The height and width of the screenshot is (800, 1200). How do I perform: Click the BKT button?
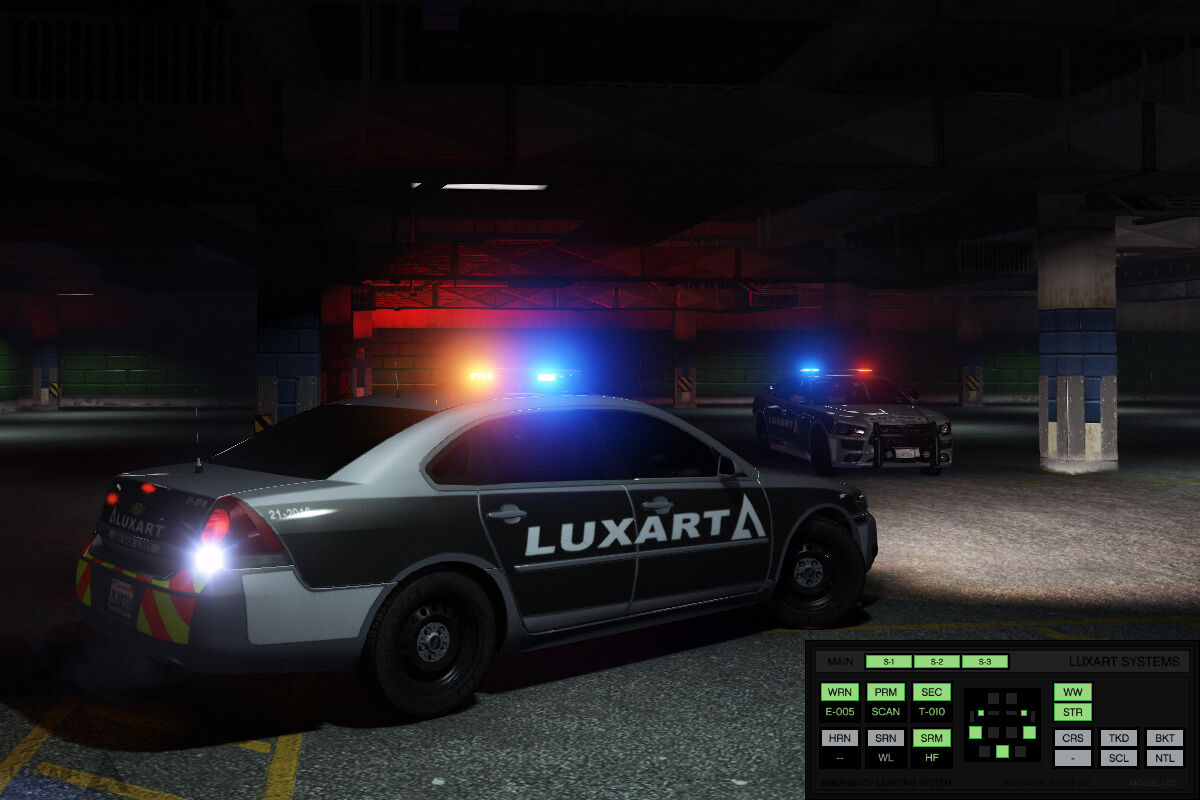pos(1164,738)
